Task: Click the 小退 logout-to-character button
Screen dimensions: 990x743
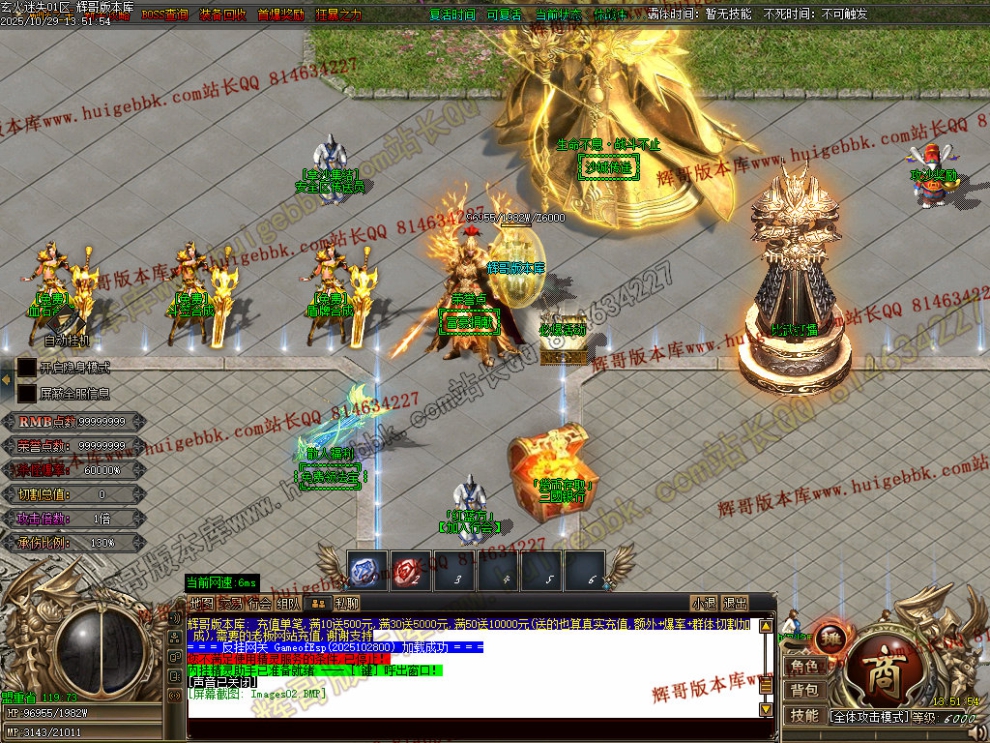Action: (704, 603)
